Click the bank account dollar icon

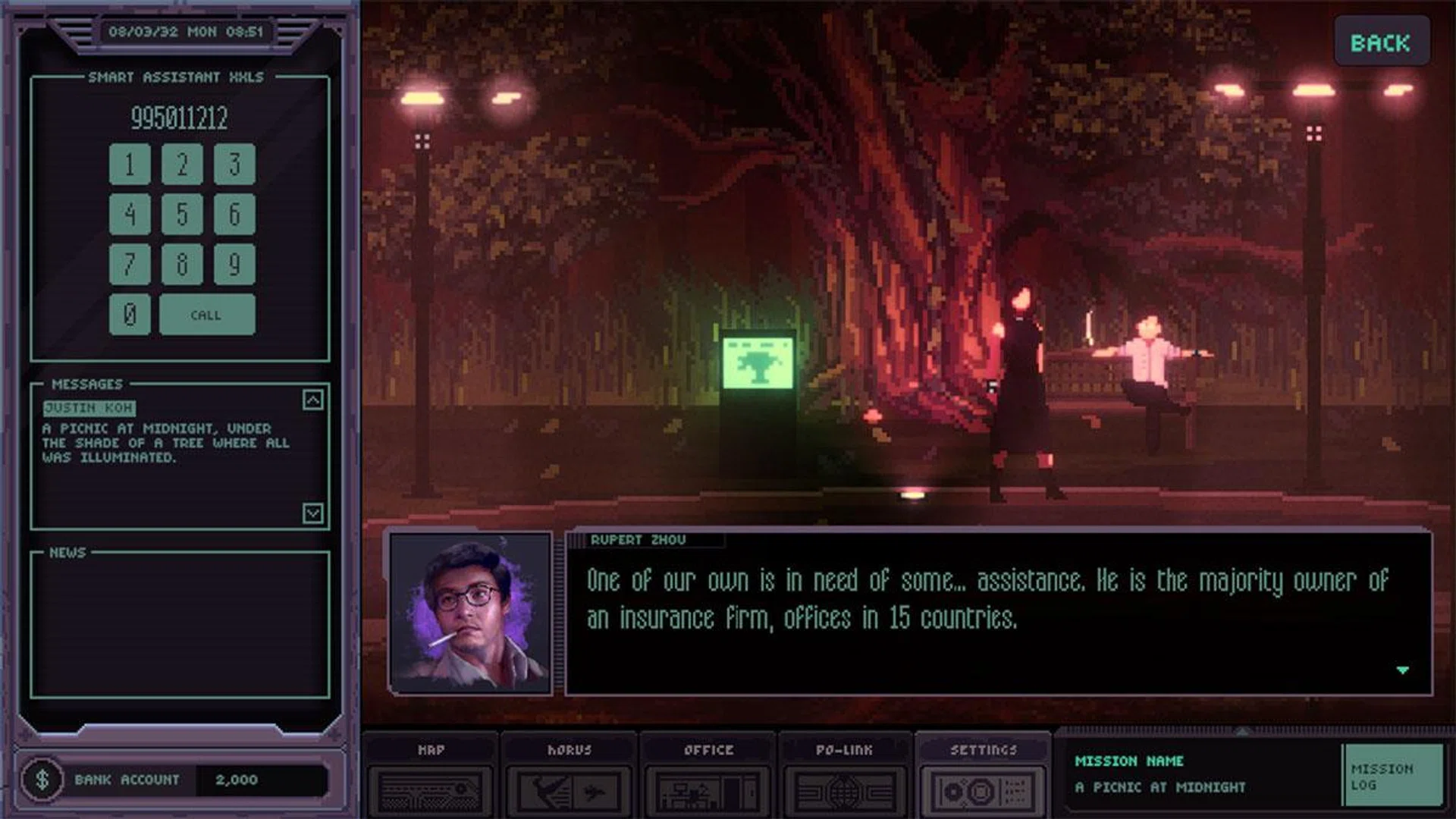pos(43,778)
